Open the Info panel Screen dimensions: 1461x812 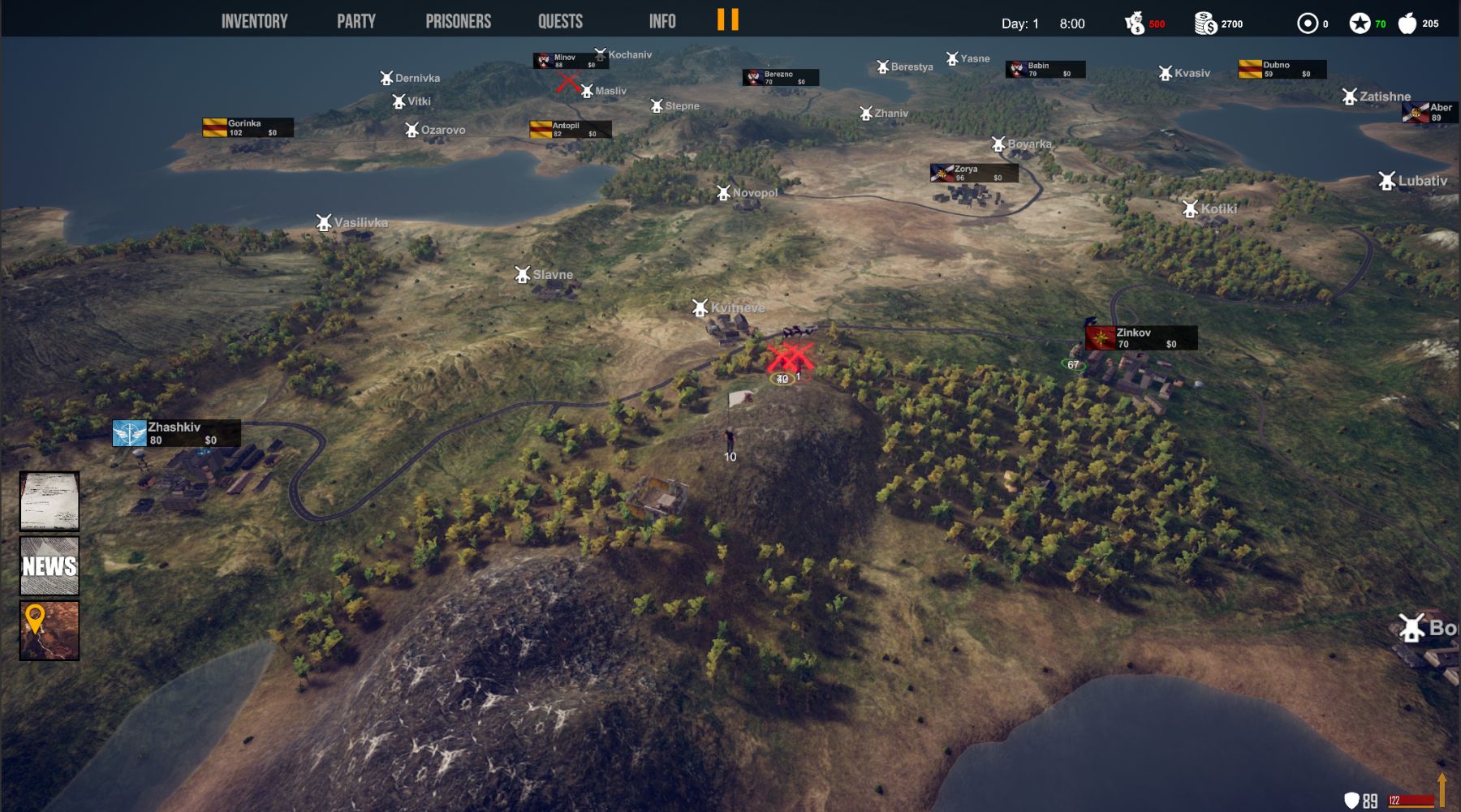(x=662, y=21)
